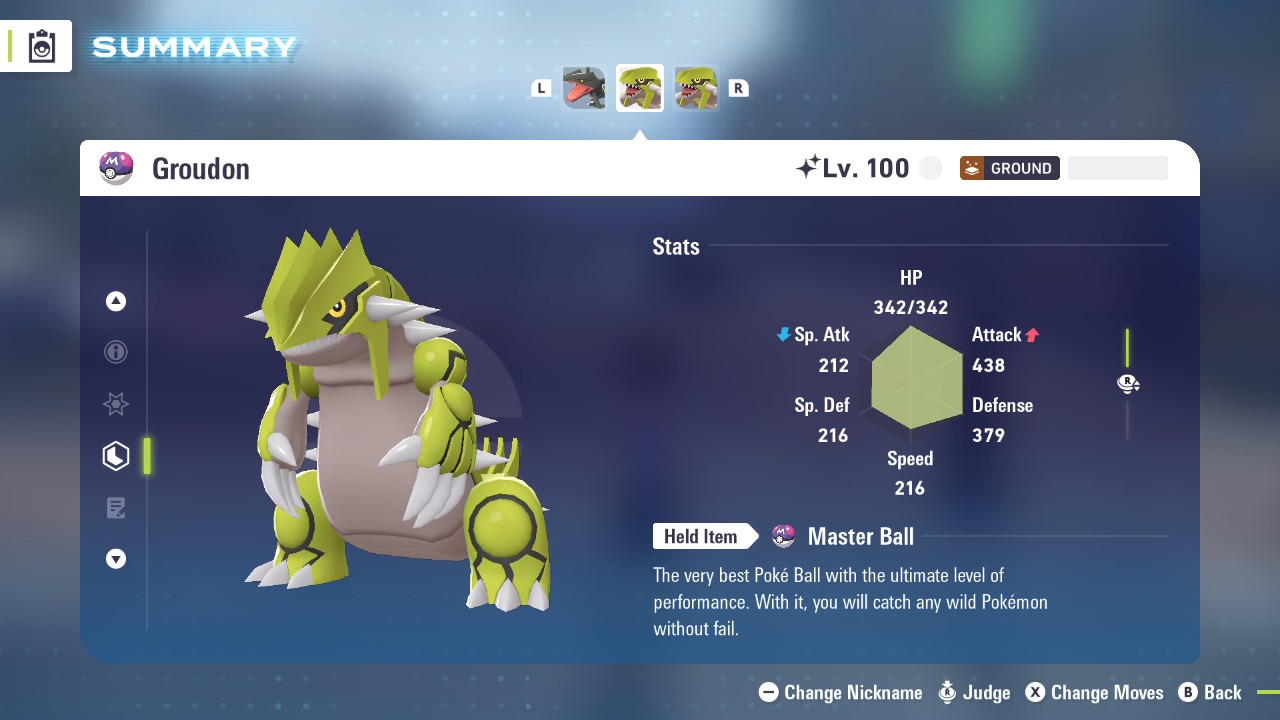Click the Ground type badge
The width and height of the screenshot is (1280, 720).
pos(1009,168)
